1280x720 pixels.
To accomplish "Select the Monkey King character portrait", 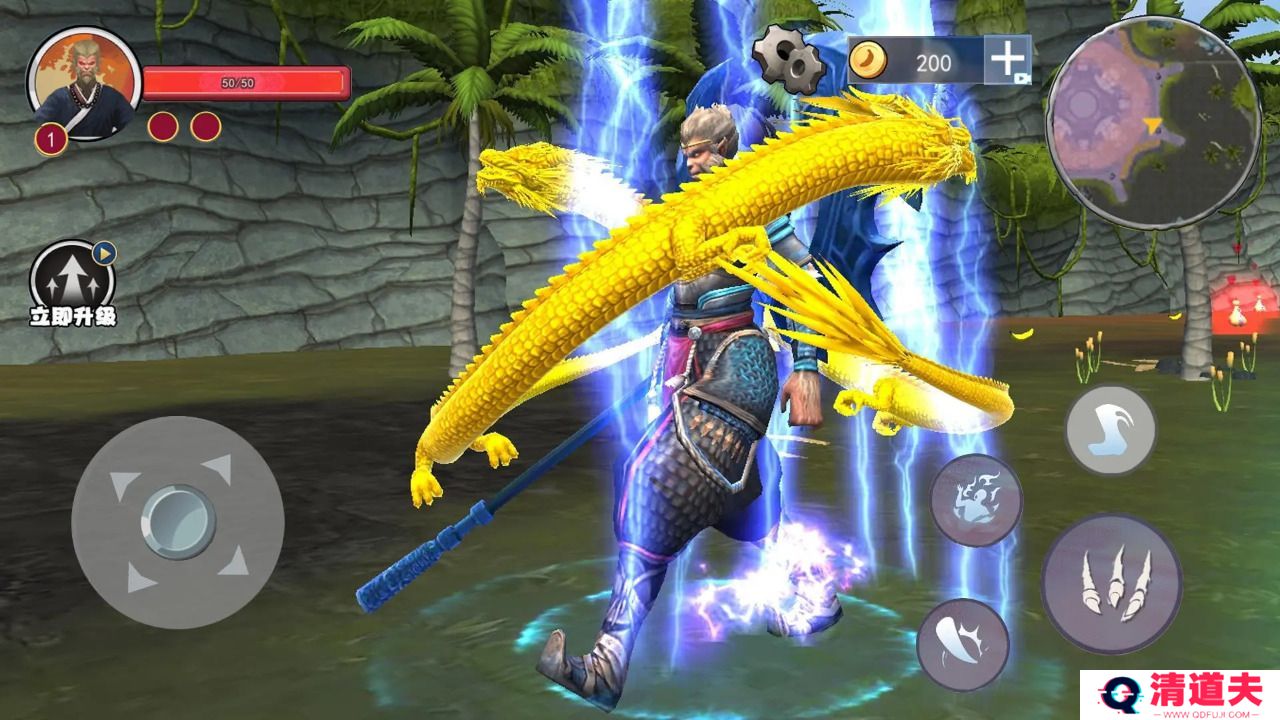I will point(84,82).
